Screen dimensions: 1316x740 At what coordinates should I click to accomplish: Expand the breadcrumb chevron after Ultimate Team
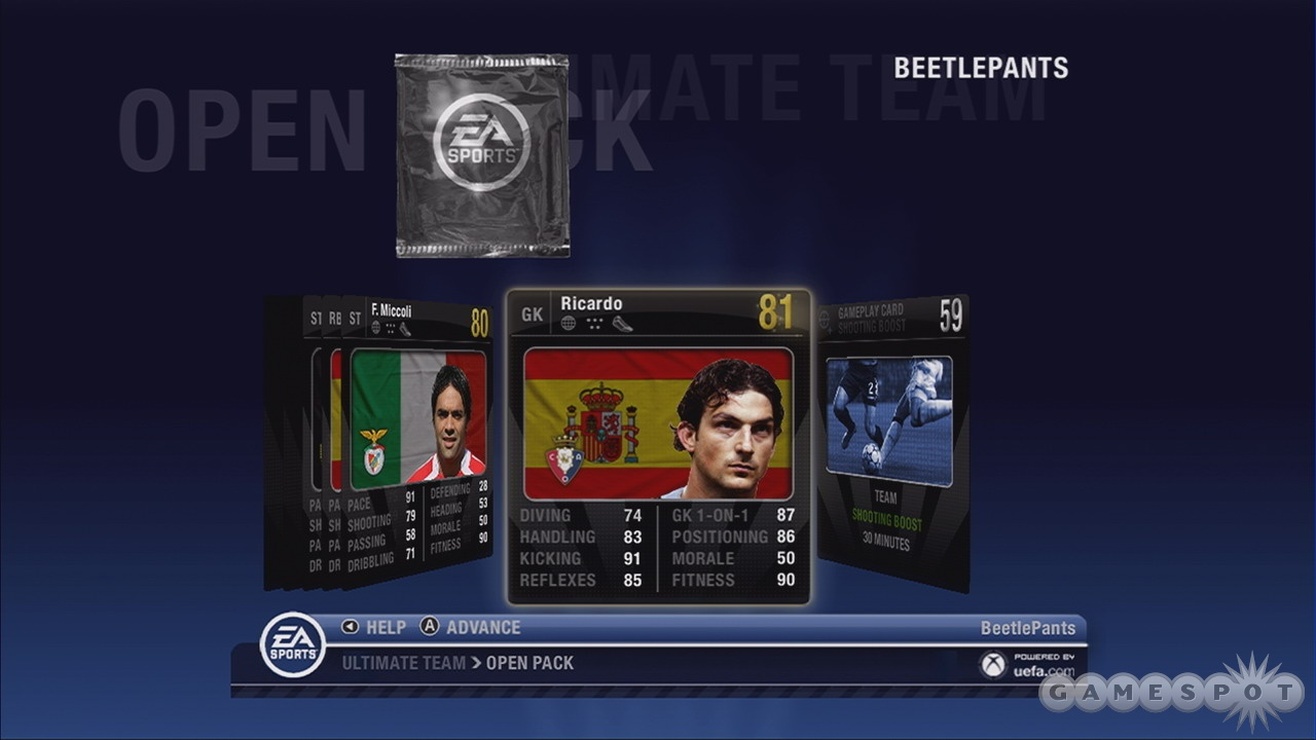(x=476, y=662)
